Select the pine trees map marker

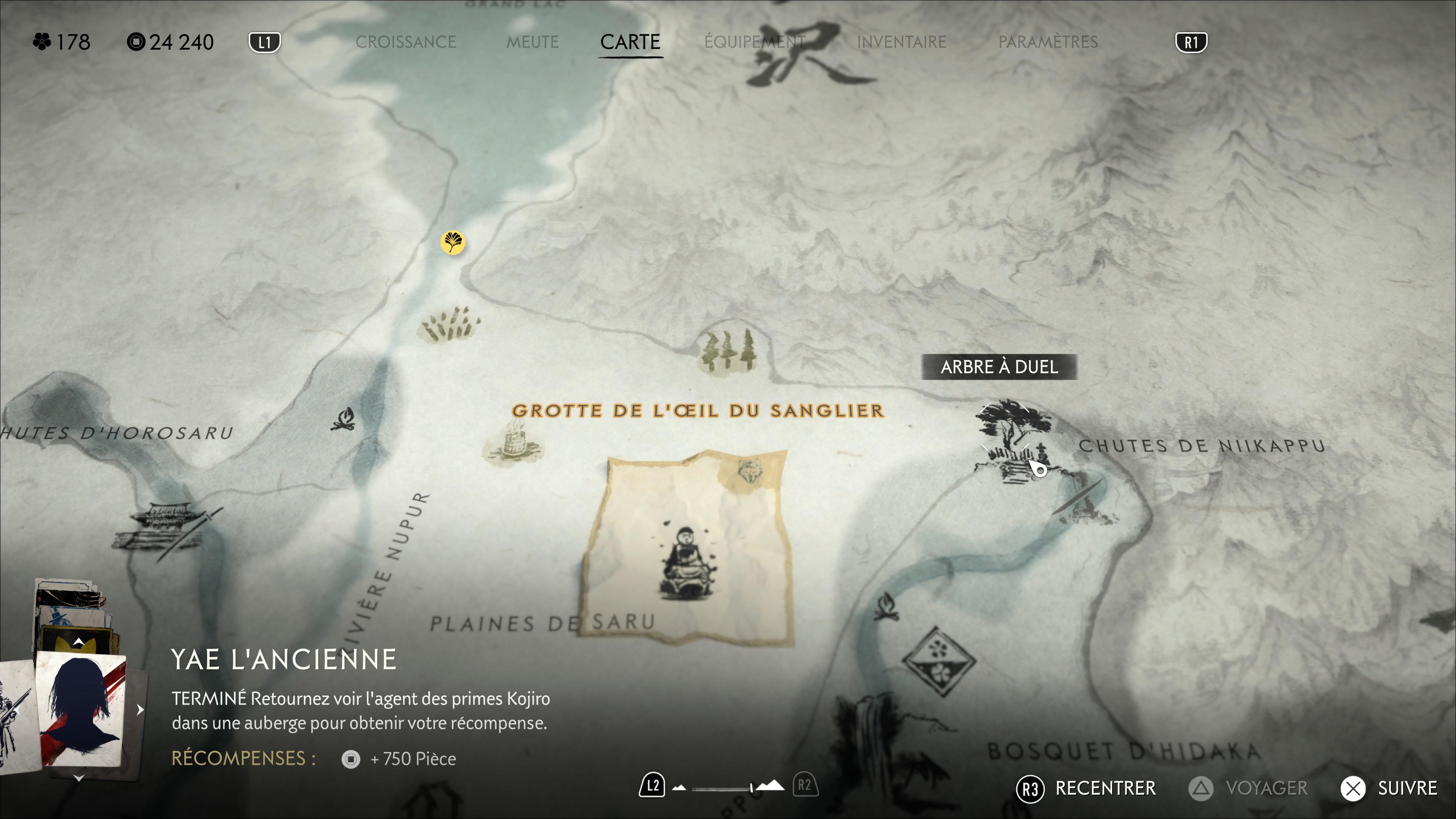[x=728, y=350]
